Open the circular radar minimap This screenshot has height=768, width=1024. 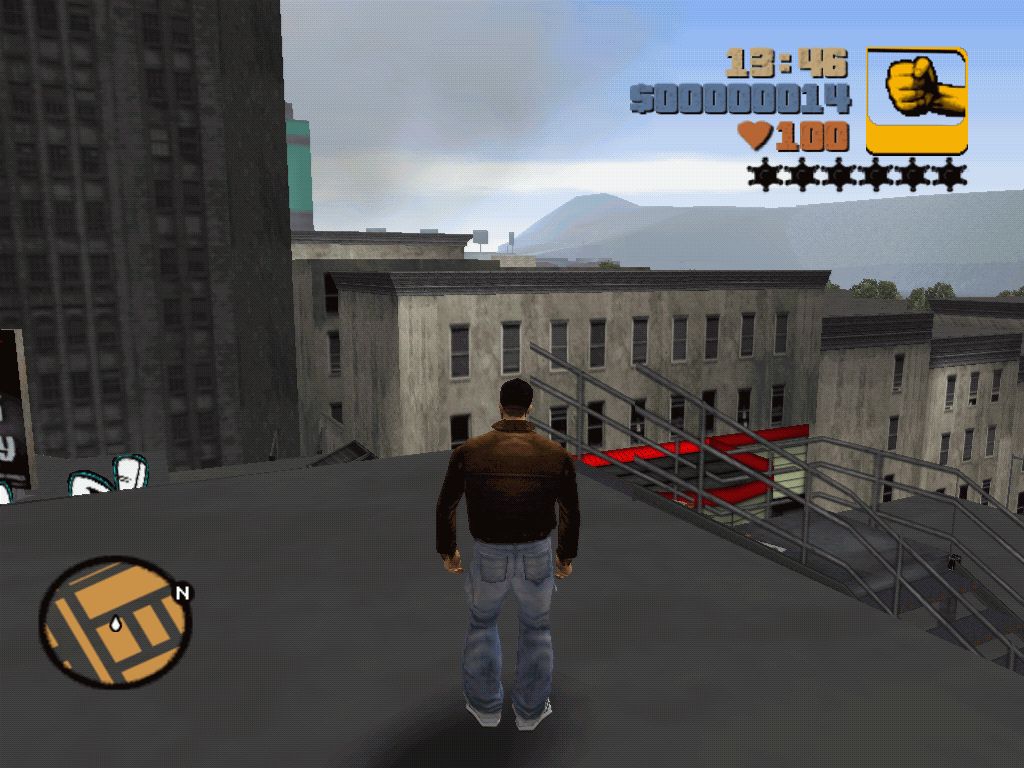(115, 622)
